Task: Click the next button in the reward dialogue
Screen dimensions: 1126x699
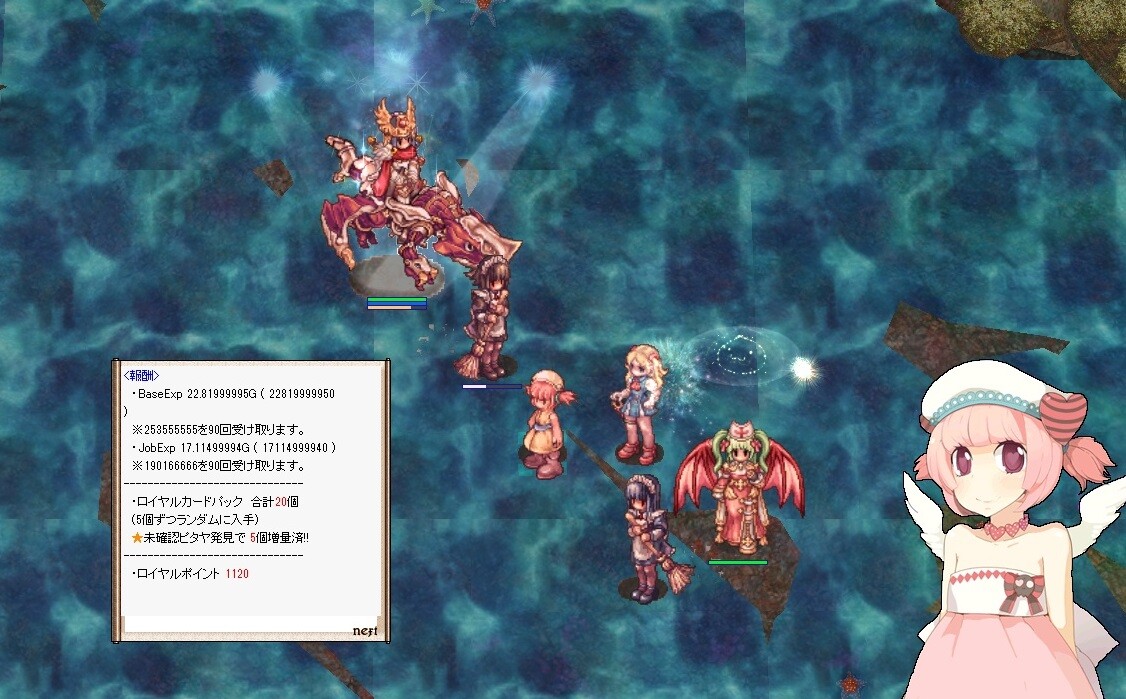Action: [363, 631]
